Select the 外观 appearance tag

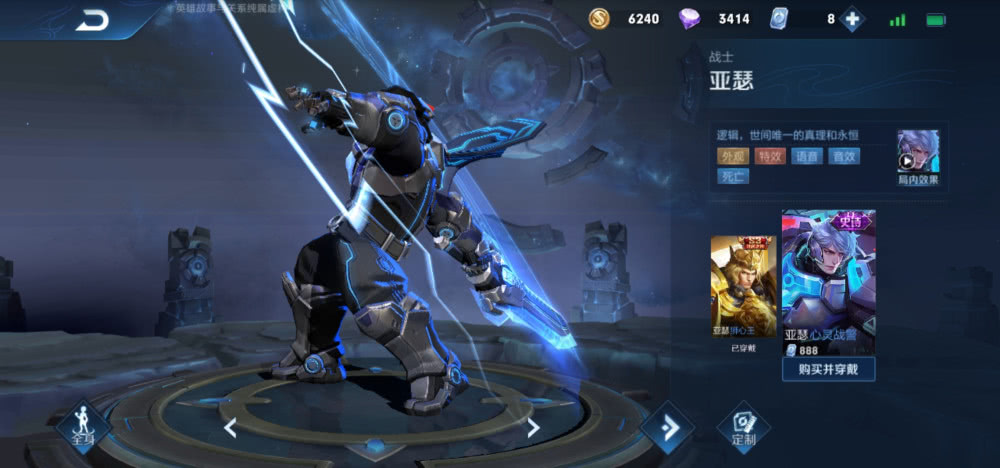732,156
